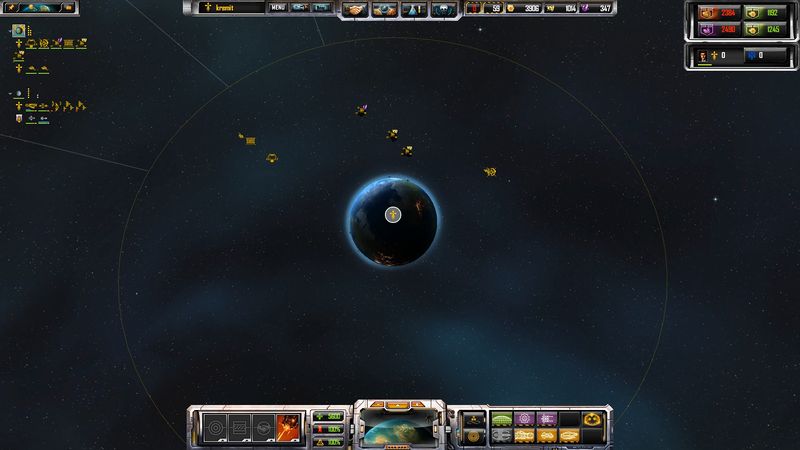This screenshot has width=800, height=450.
Task: Collapse the first planet's tree arrow
Action: 9,31
